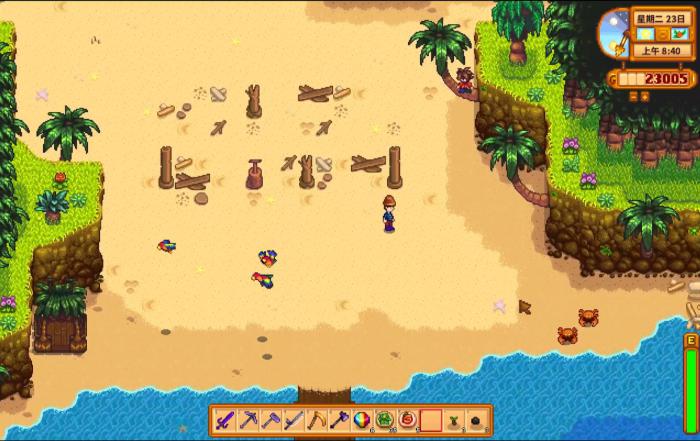Choose the golden scythe slot

318,420
